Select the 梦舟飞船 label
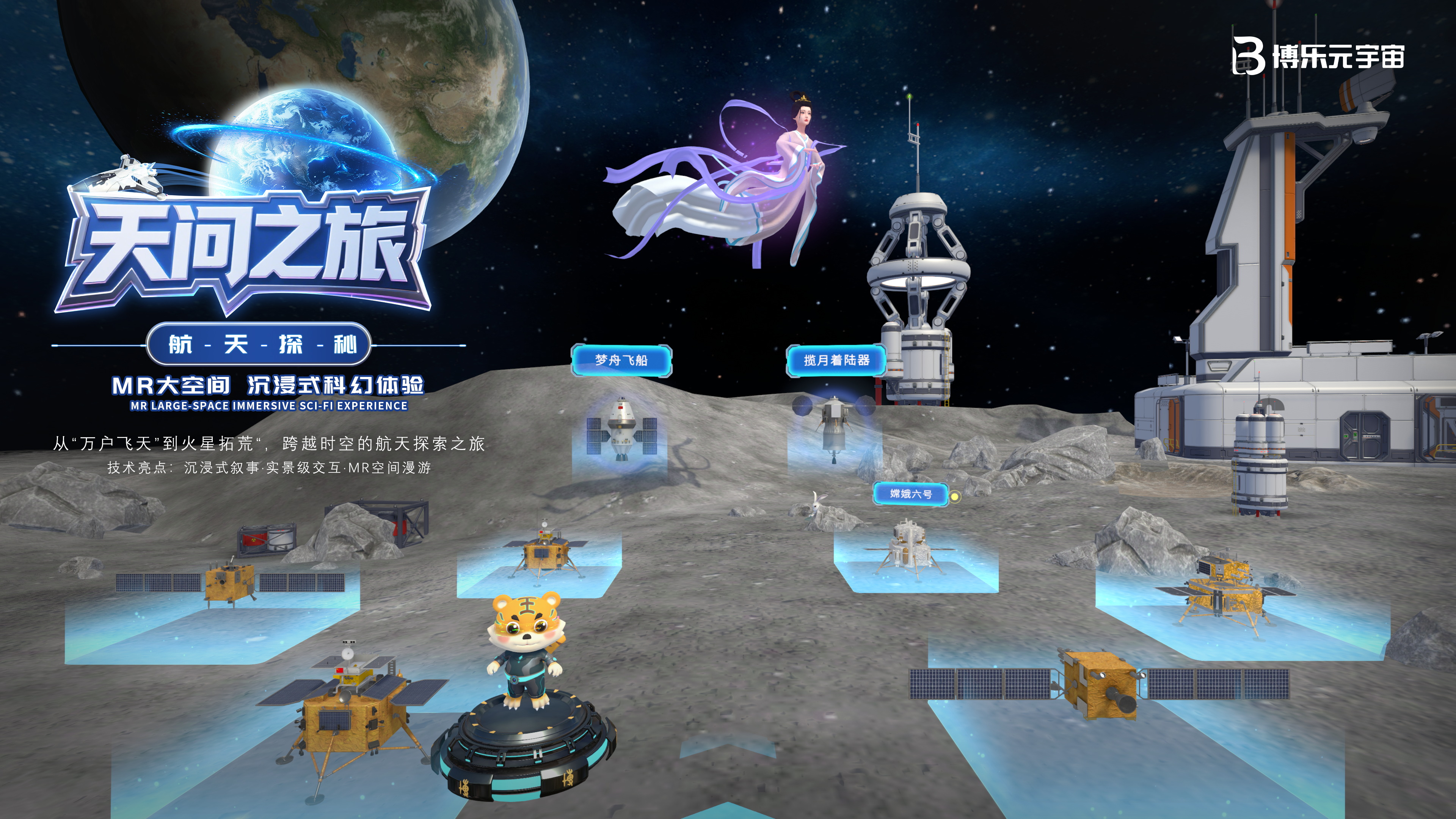The image size is (1456, 819). click(621, 360)
